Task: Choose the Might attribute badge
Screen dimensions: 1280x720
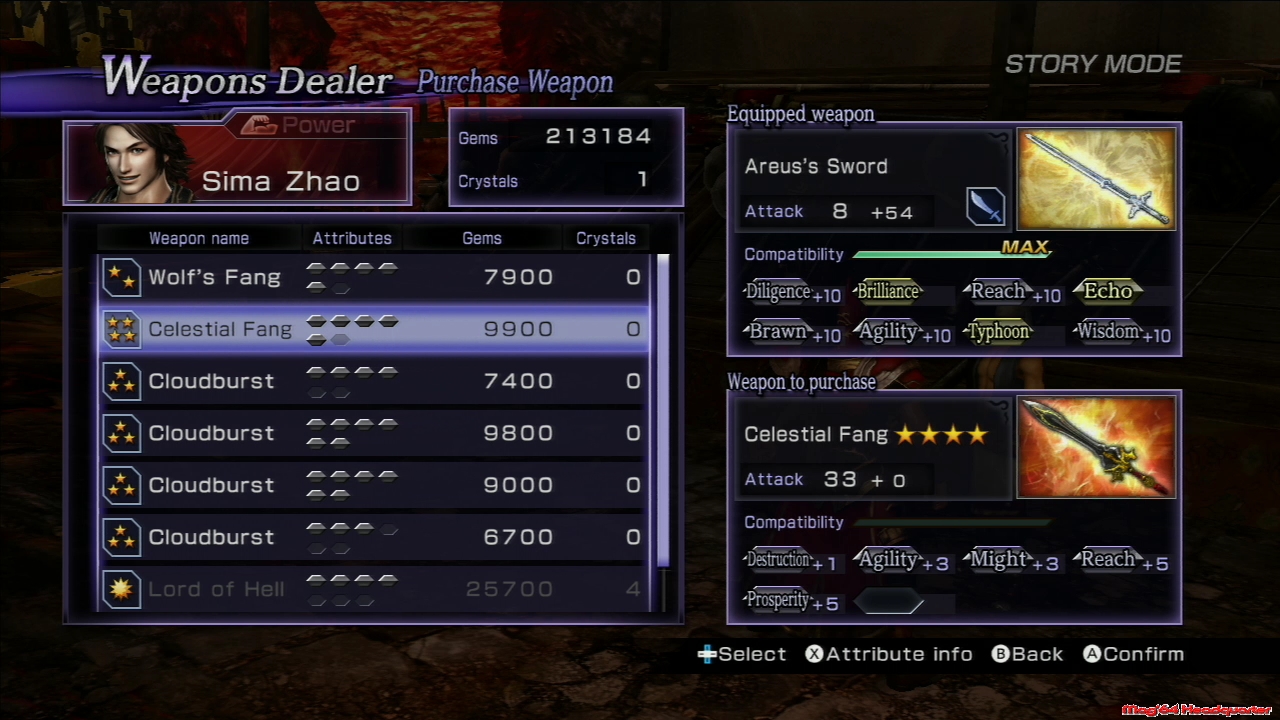Action: 998,560
